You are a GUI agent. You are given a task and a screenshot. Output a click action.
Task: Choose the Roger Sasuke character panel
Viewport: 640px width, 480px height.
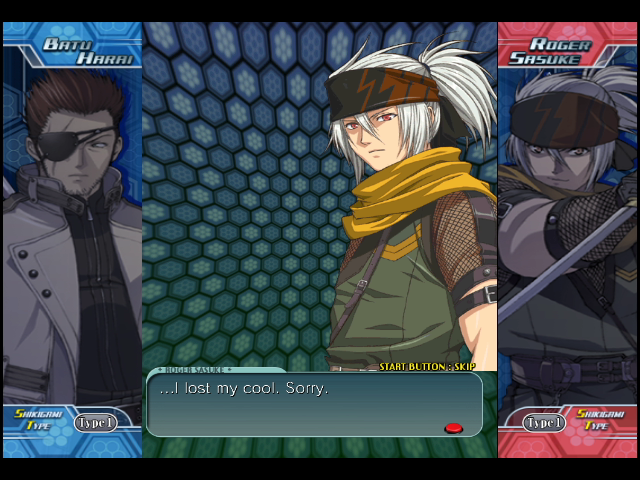[567, 230]
